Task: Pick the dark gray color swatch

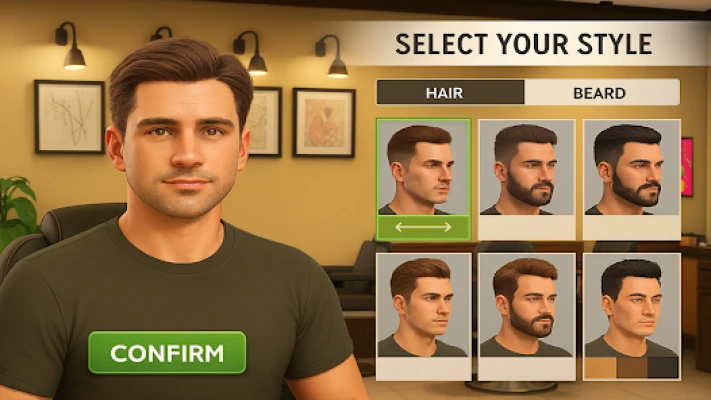Action: pos(663,368)
